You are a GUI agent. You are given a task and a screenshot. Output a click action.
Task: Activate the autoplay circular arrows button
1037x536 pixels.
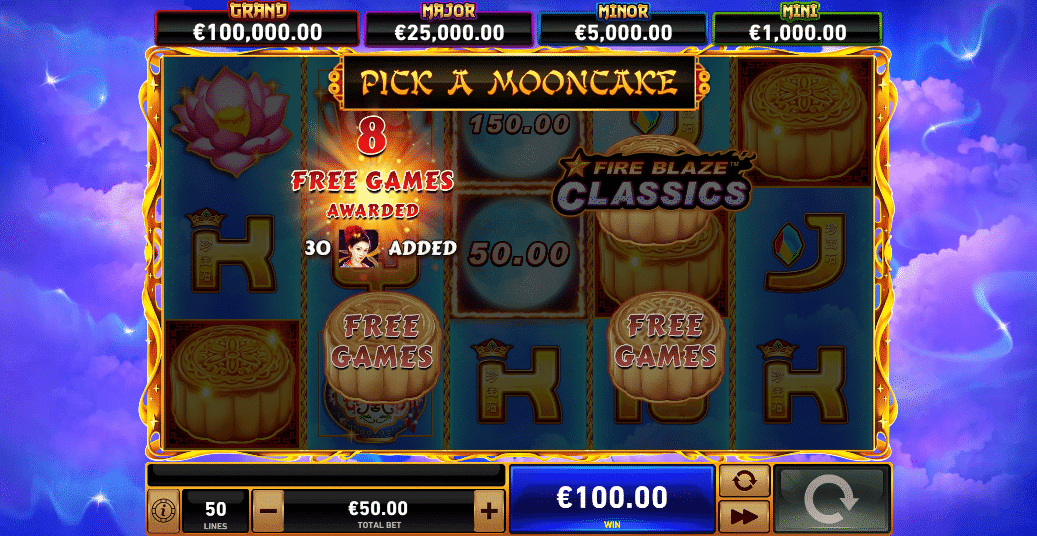click(744, 481)
